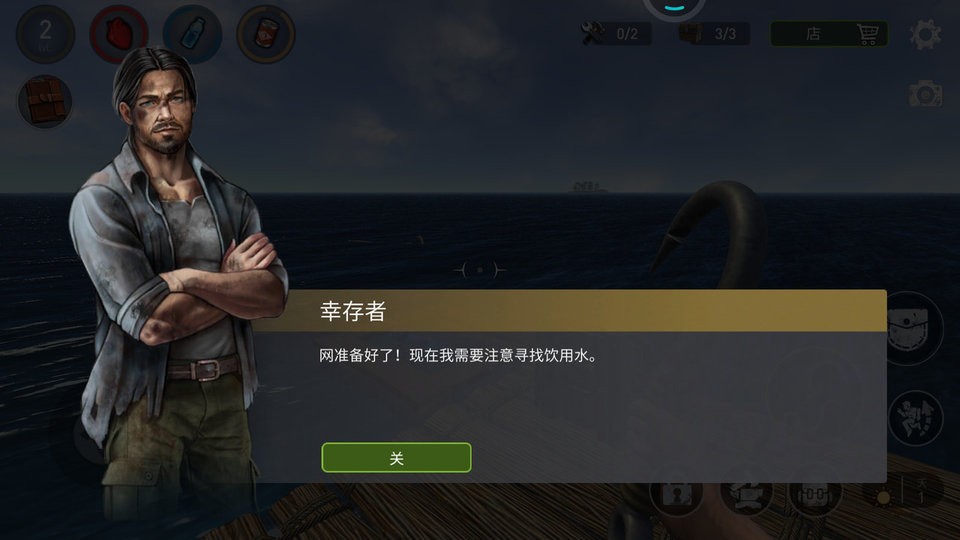Select the red heart health icon
The image size is (960, 540).
click(x=119, y=35)
